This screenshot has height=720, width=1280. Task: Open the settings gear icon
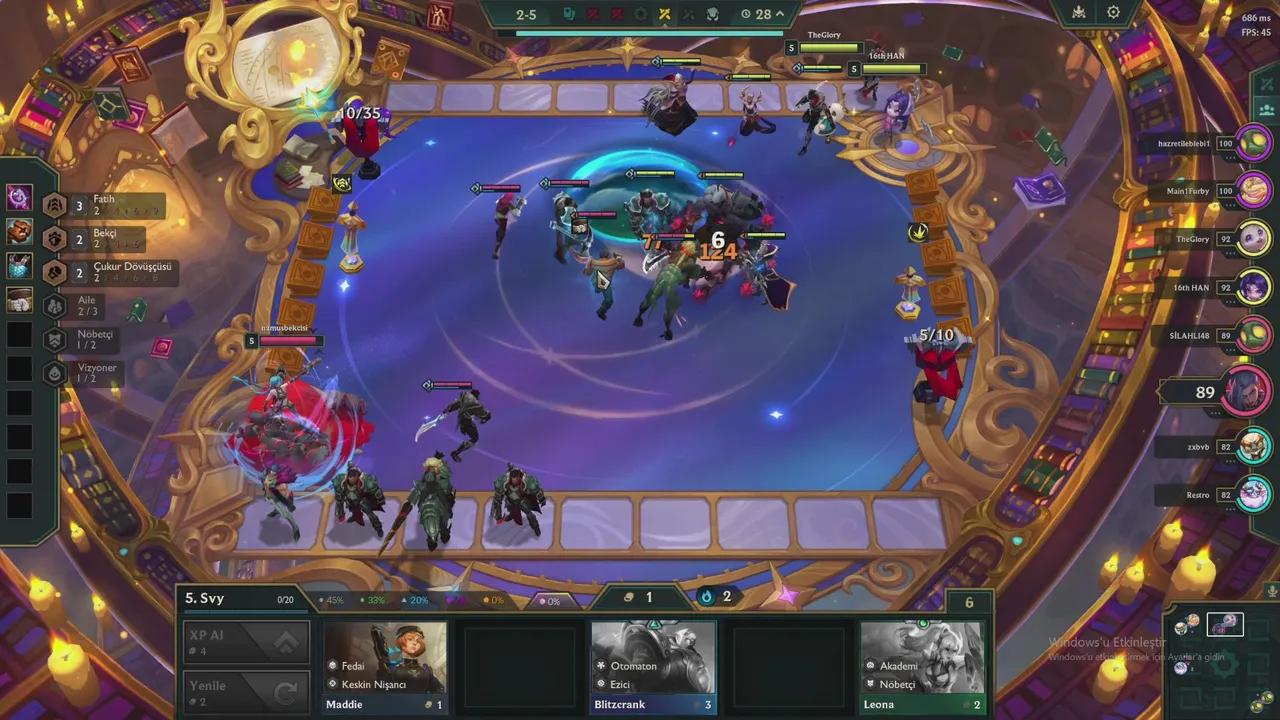(x=1113, y=13)
